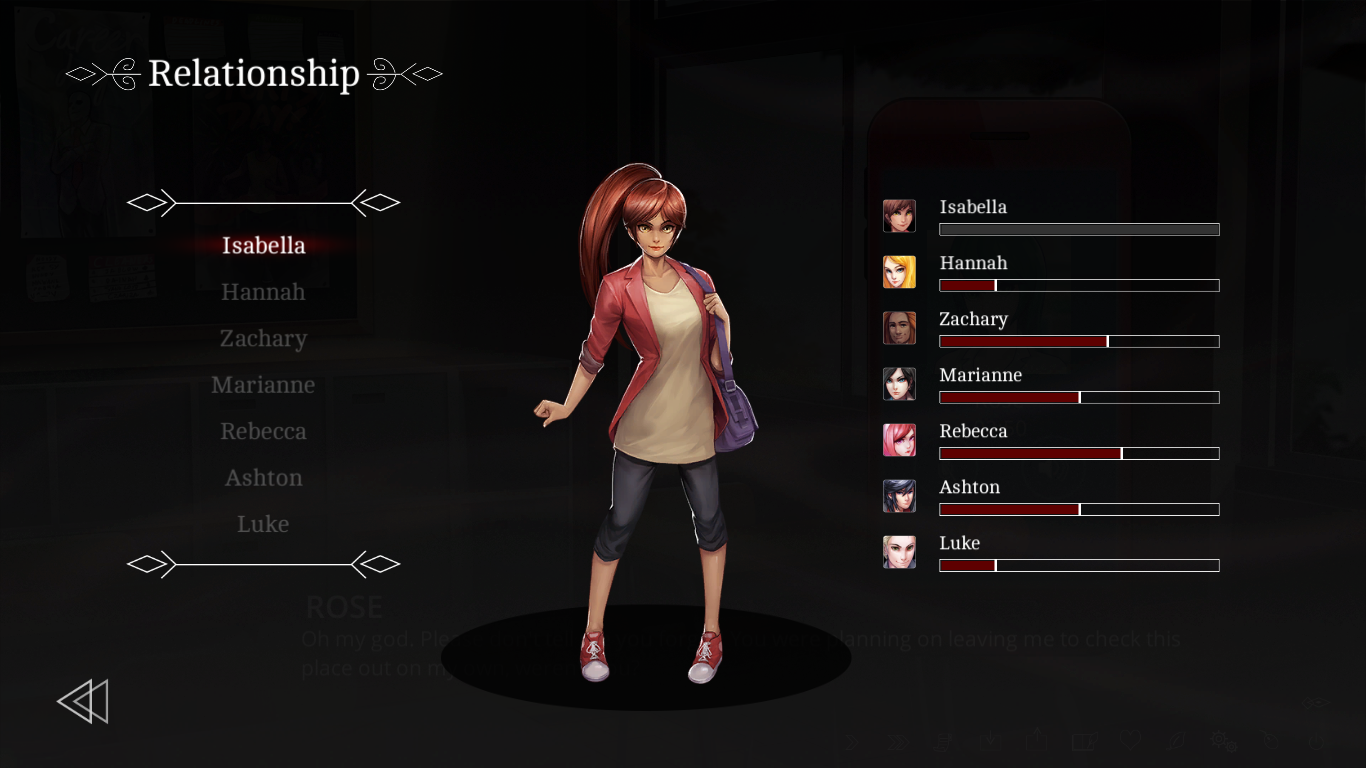Click Zachary's portrait thumbnail
Screen dimensions: 1366x768
[x=899, y=328]
